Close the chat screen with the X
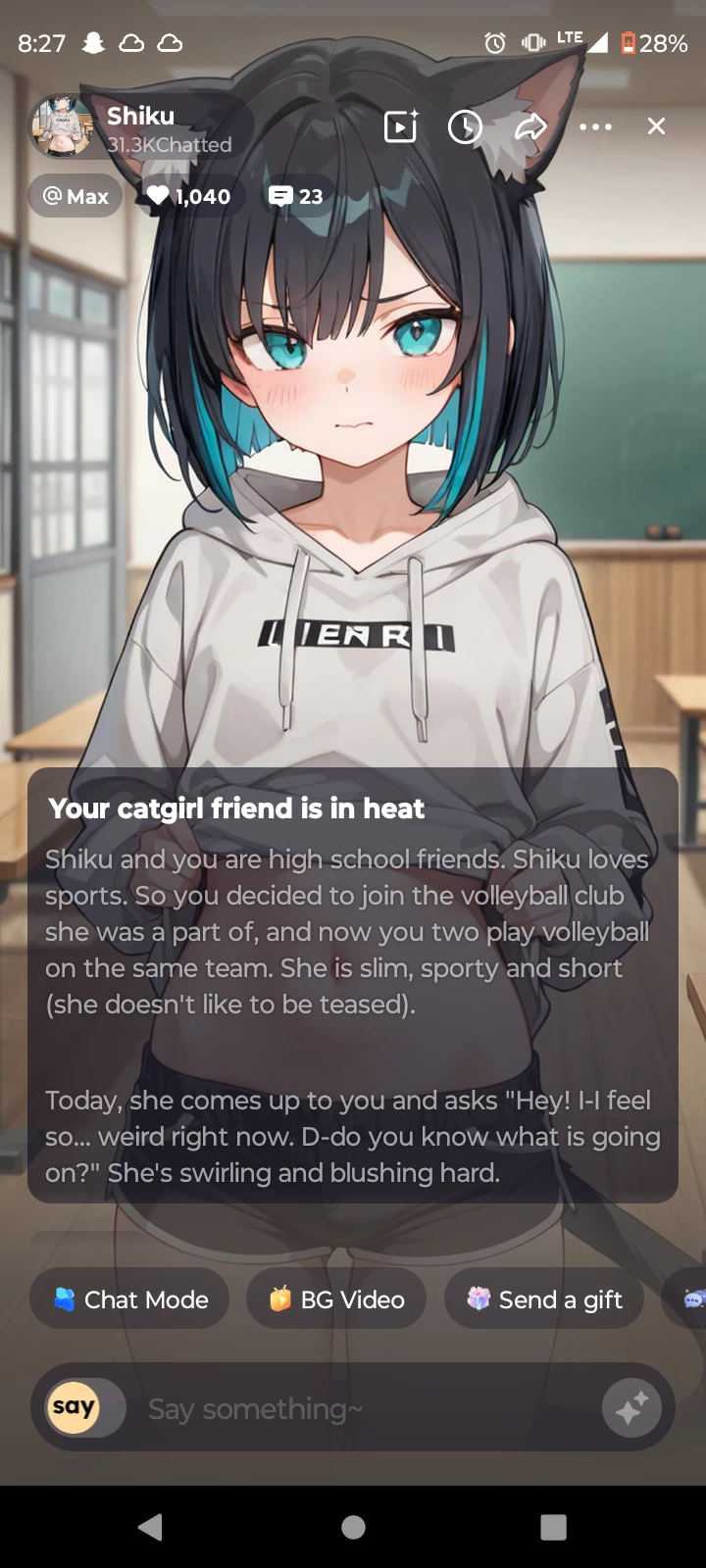The width and height of the screenshot is (706, 1568). tap(656, 126)
